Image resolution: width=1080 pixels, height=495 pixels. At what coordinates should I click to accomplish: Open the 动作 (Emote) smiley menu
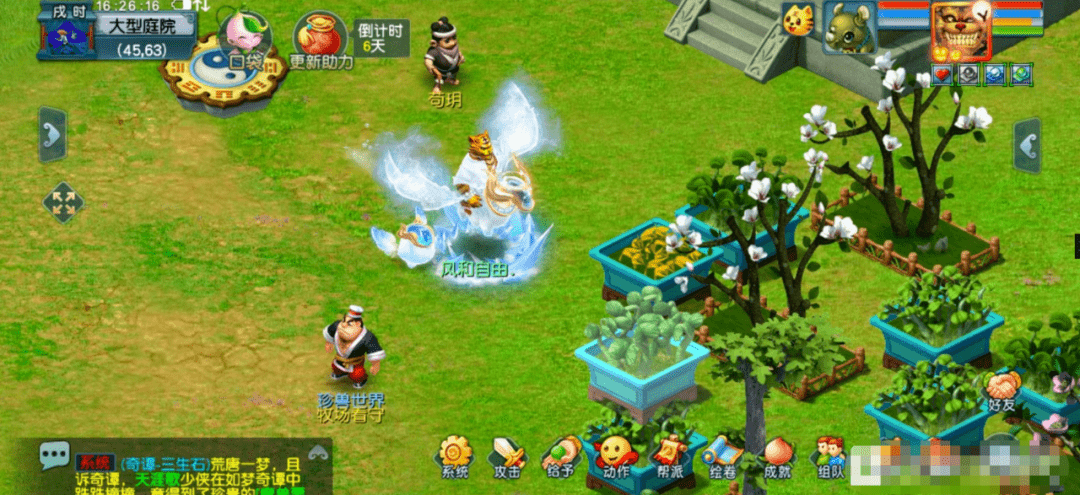point(616,455)
